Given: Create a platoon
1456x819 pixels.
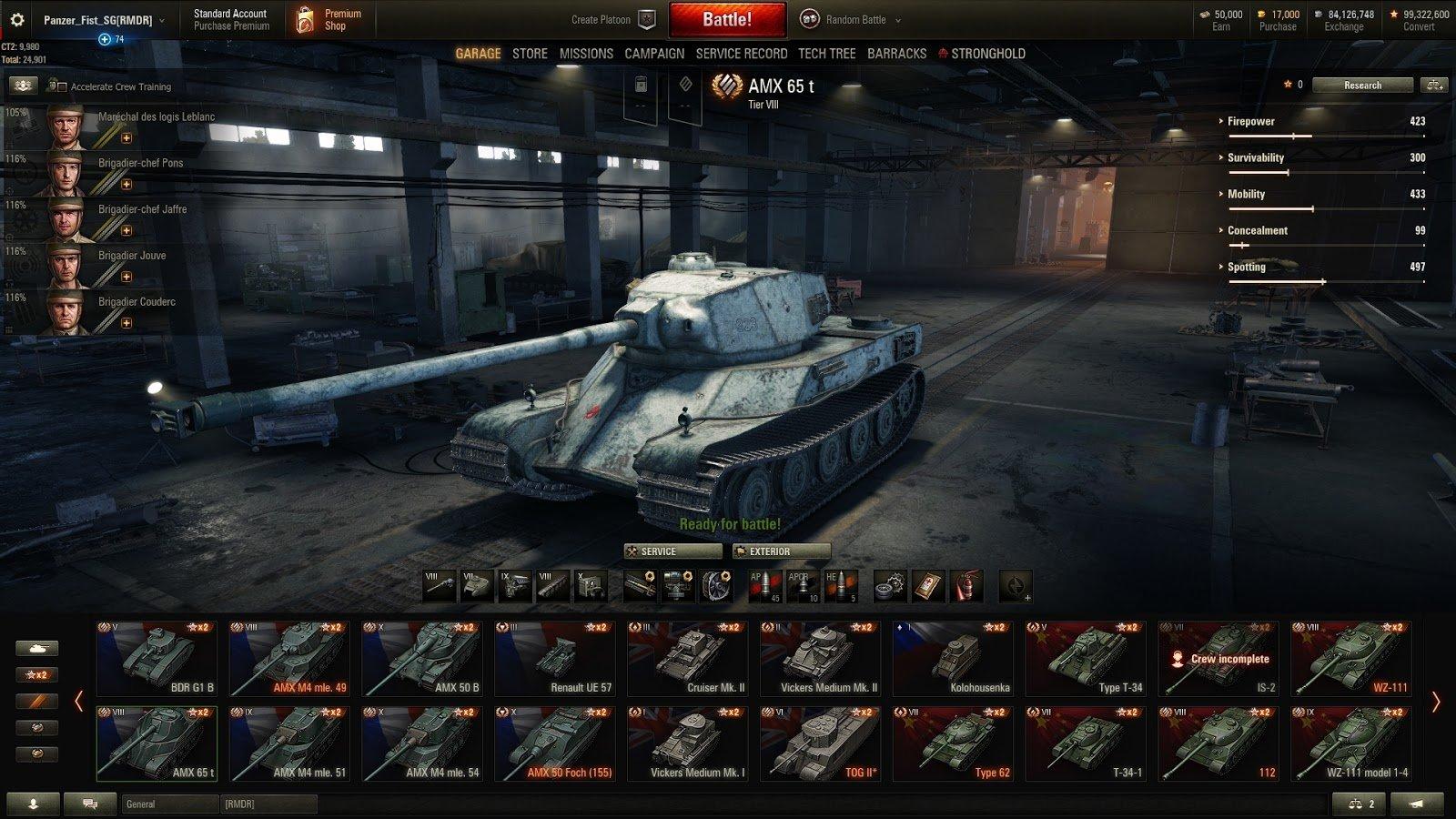Looking at the screenshot, I should point(612,20).
